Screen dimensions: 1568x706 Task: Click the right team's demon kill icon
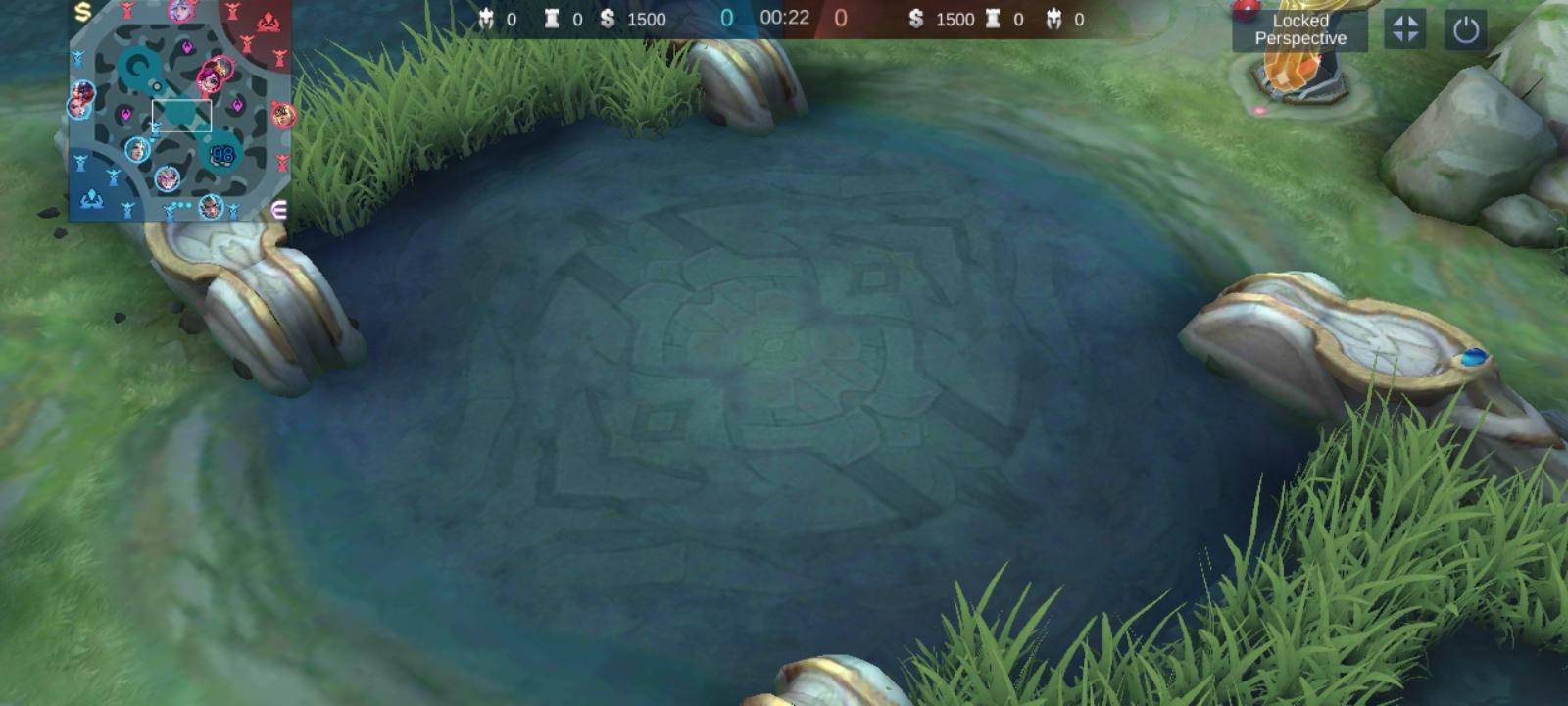coord(1053,19)
